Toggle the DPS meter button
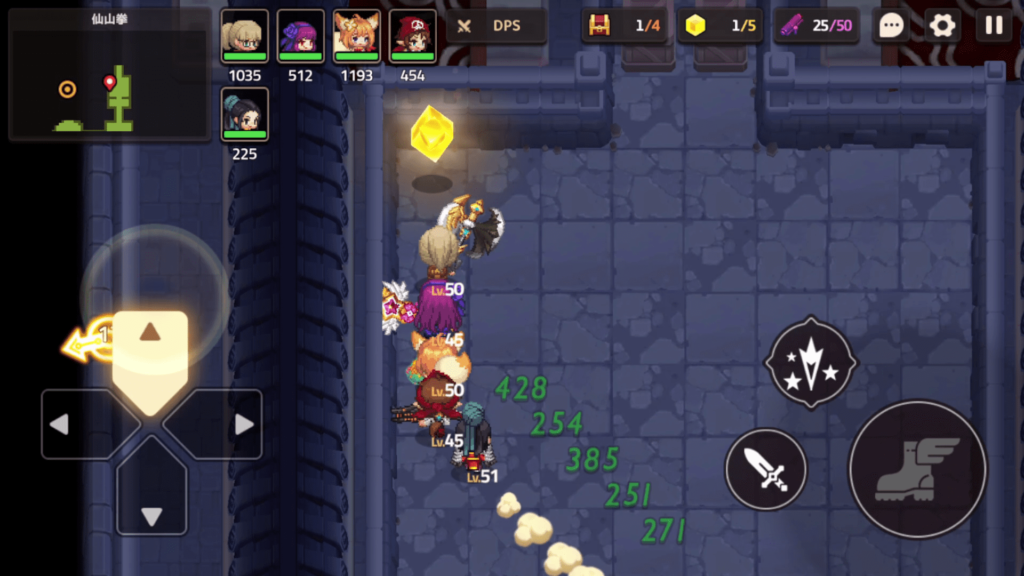Screen dimensions: 1024x576 tap(495, 26)
